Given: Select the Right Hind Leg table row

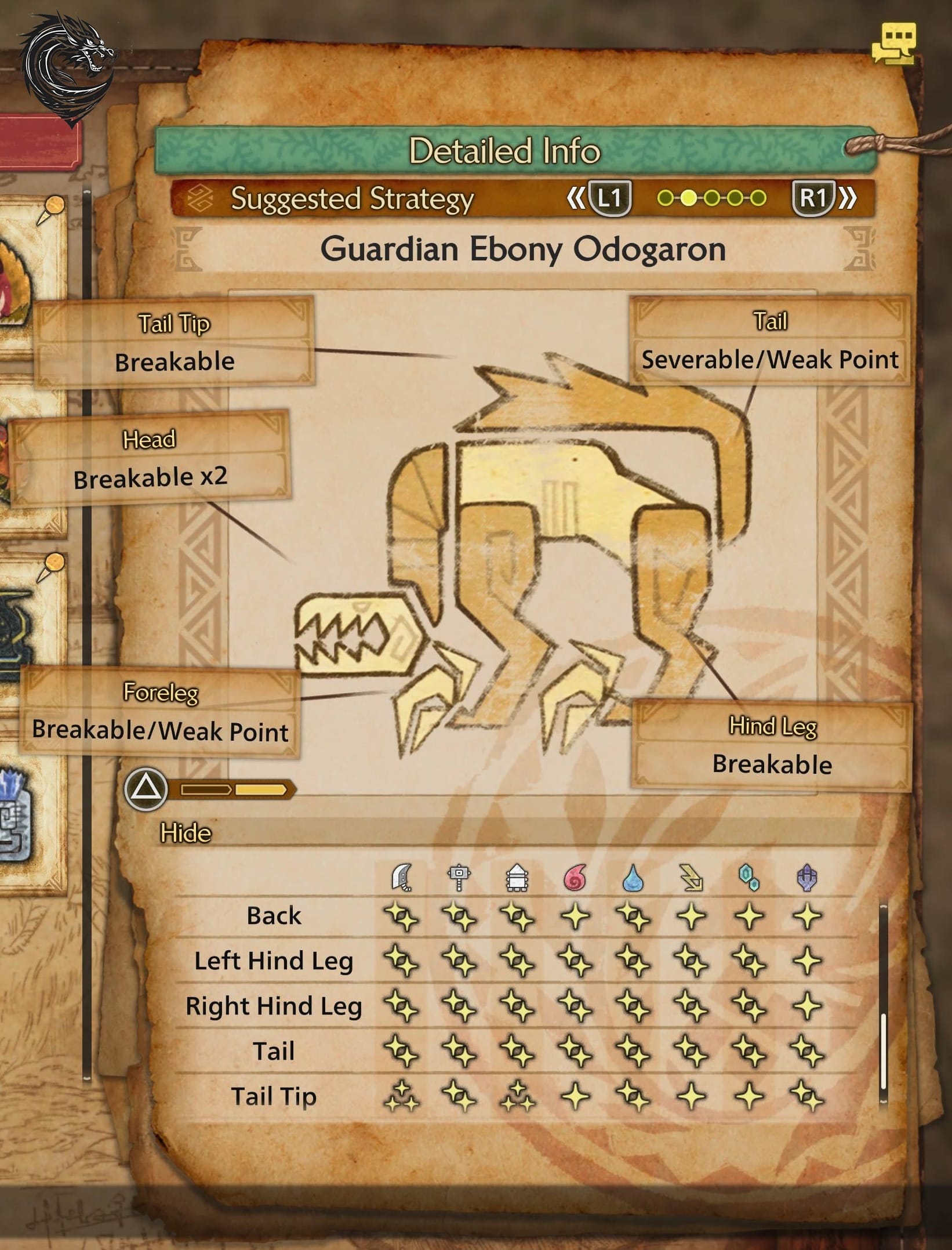Looking at the screenshot, I should (x=274, y=1006).
